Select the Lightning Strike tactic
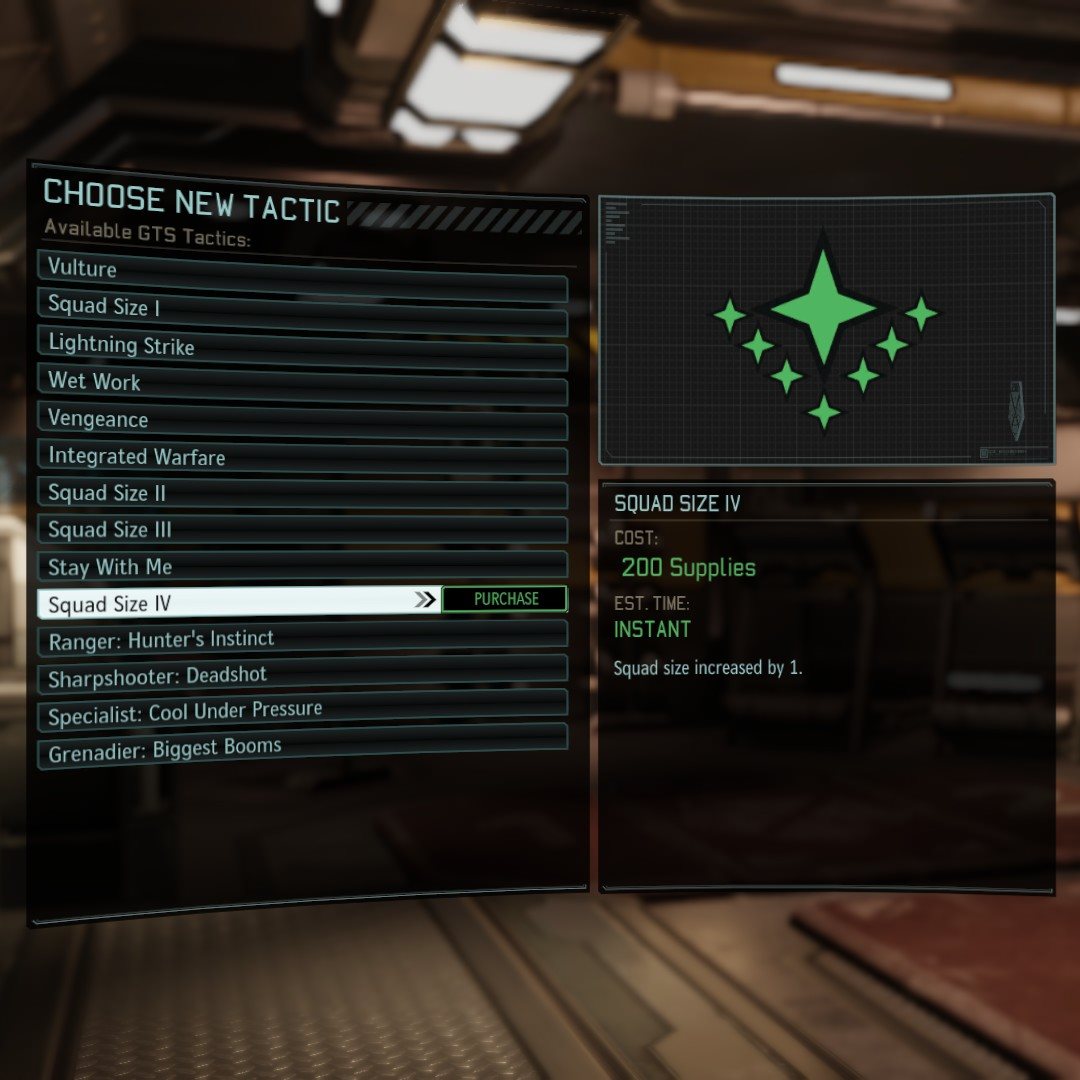Viewport: 1080px width, 1080px height. click(x=300, y=345)
